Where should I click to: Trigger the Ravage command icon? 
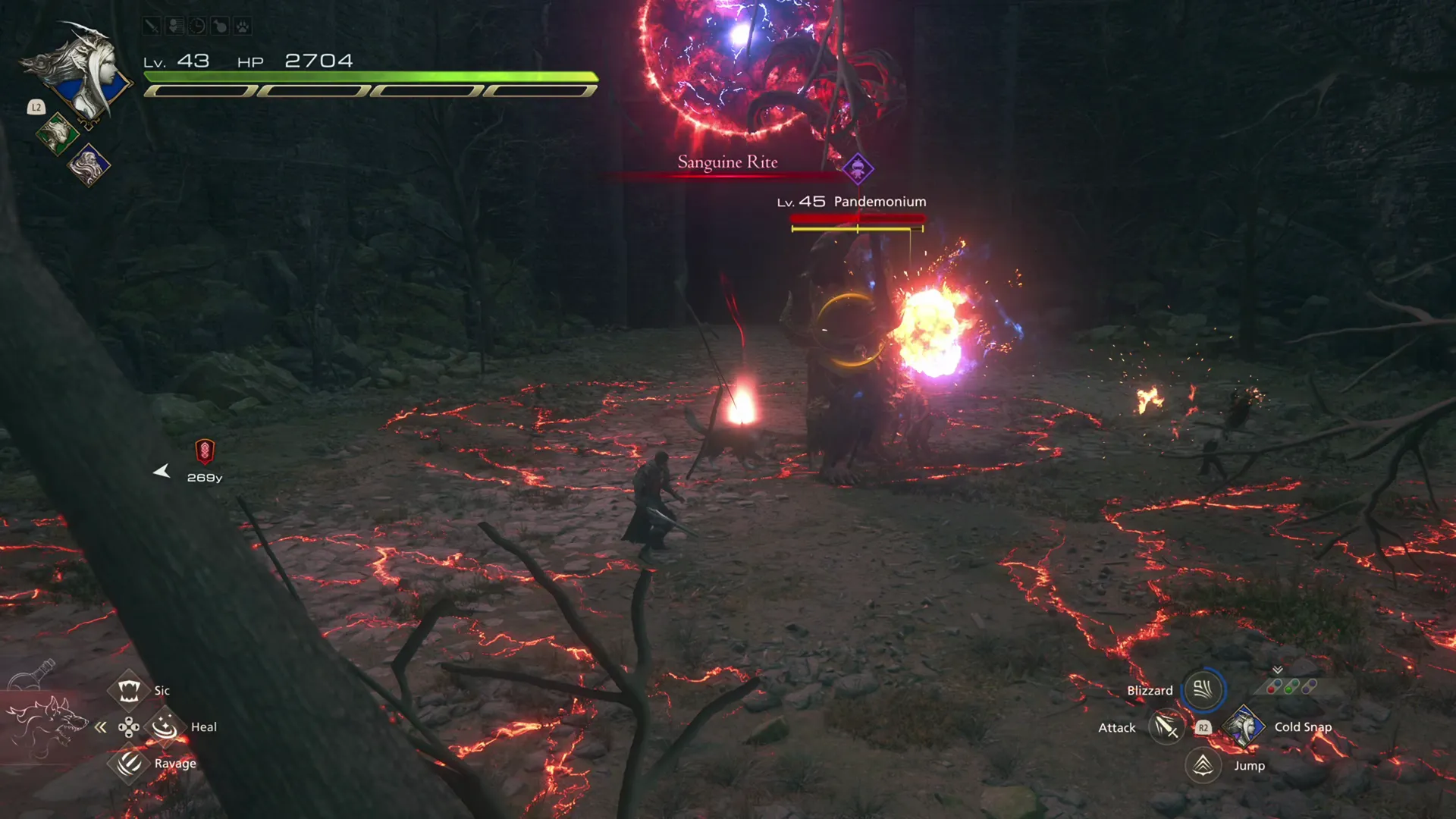tap(129, 764)
